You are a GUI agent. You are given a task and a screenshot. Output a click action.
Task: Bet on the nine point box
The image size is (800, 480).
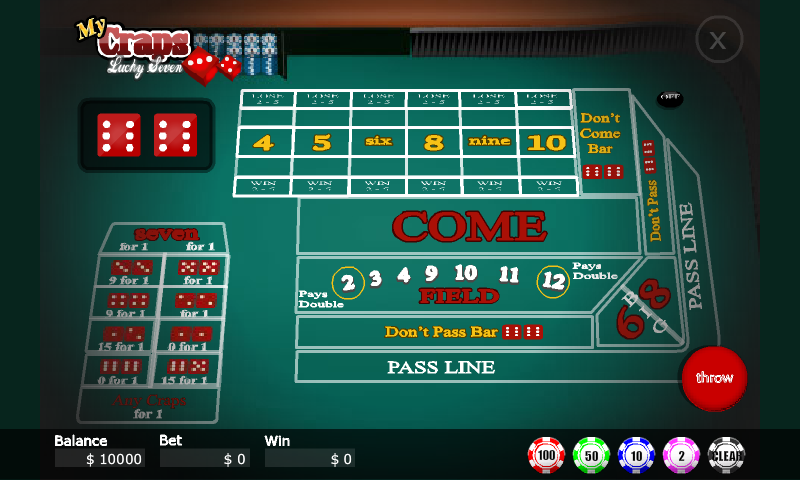pos(489,142)
